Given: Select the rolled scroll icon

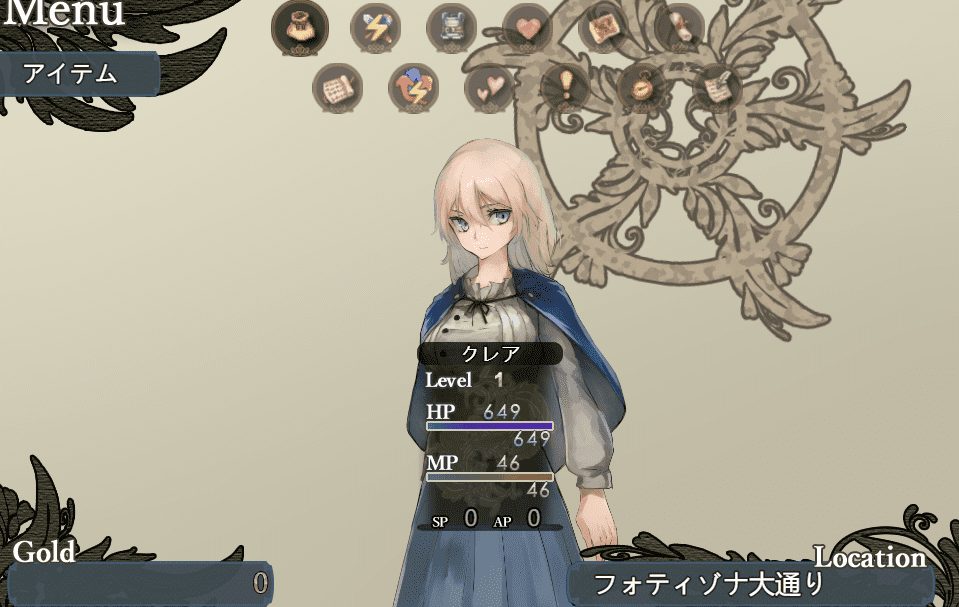Looking at the screenshot, I should click(x=679, y=26).
